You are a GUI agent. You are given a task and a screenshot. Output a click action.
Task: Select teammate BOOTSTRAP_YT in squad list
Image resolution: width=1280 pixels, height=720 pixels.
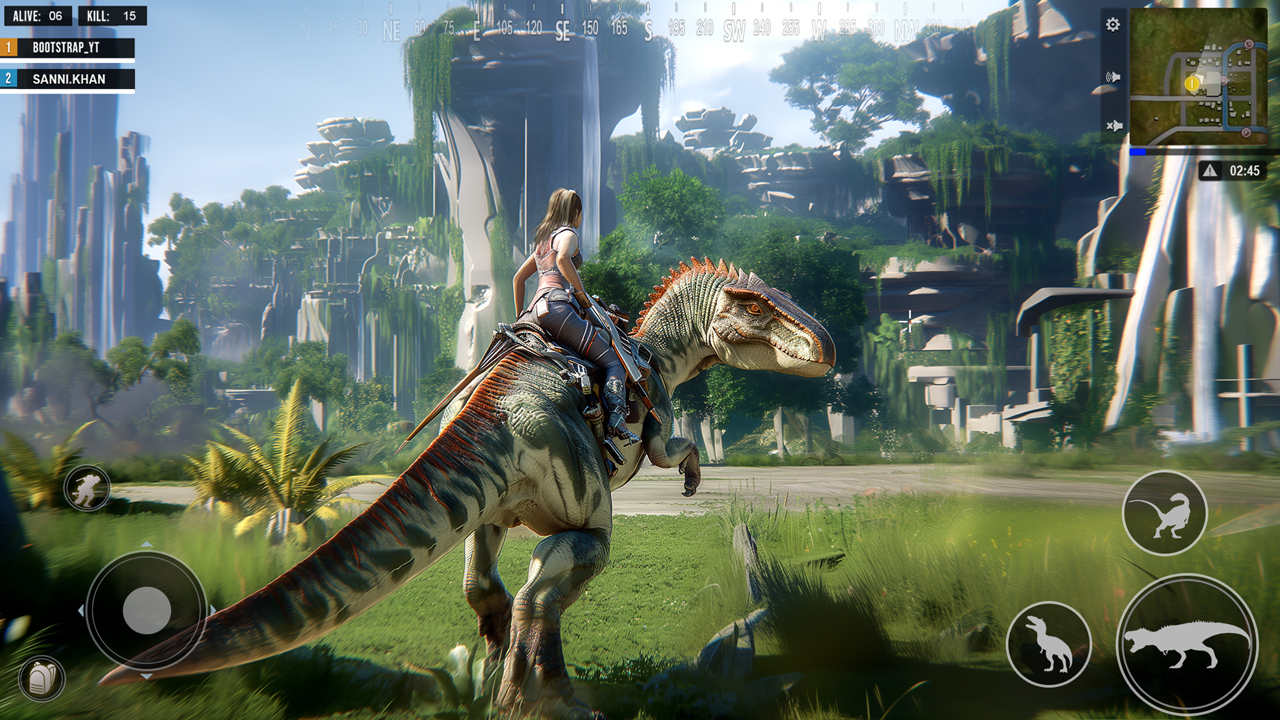tap(68, 47)
